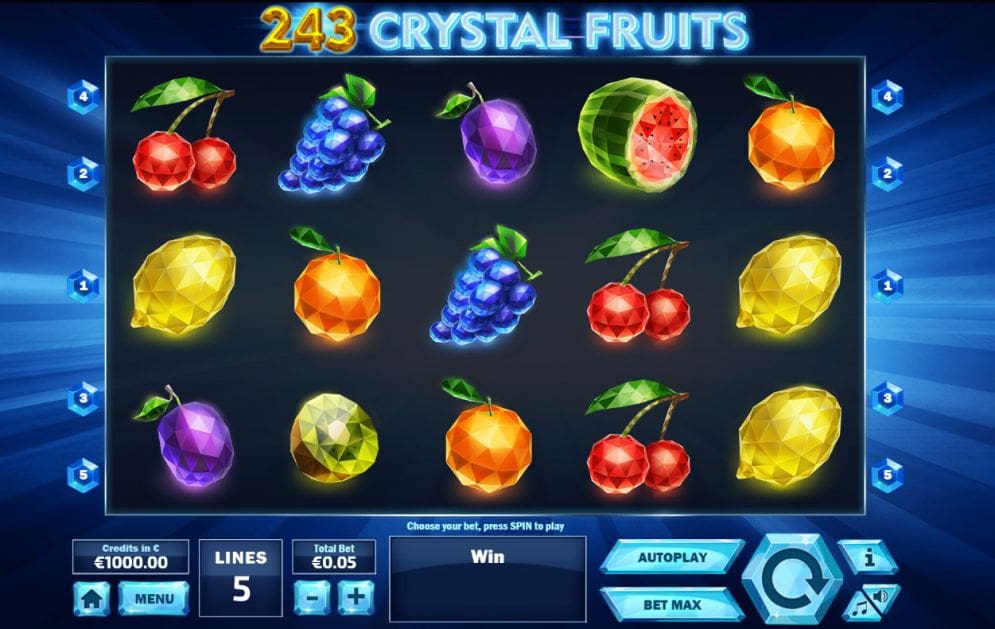Open the MENU
995x629 pixels.
(153, 598)
